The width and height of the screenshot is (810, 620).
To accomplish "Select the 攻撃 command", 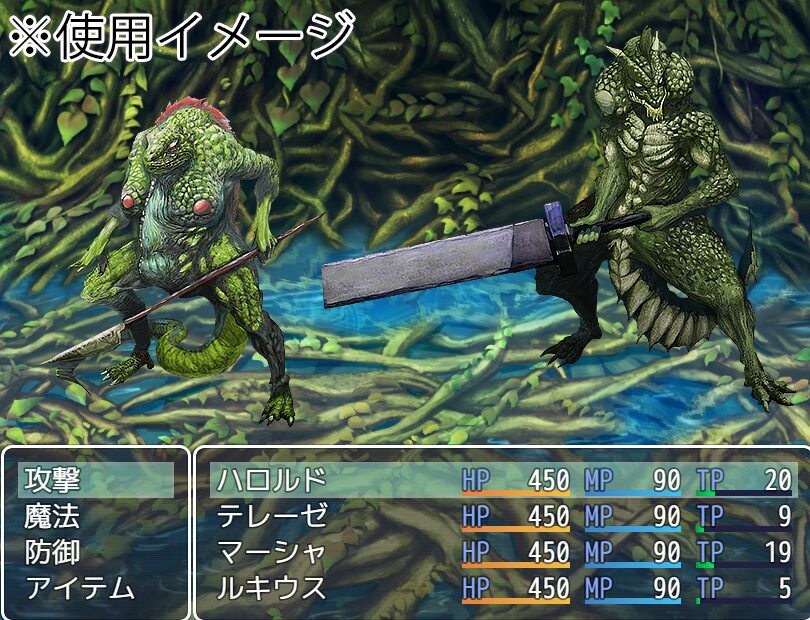I will tap(53, 480).
